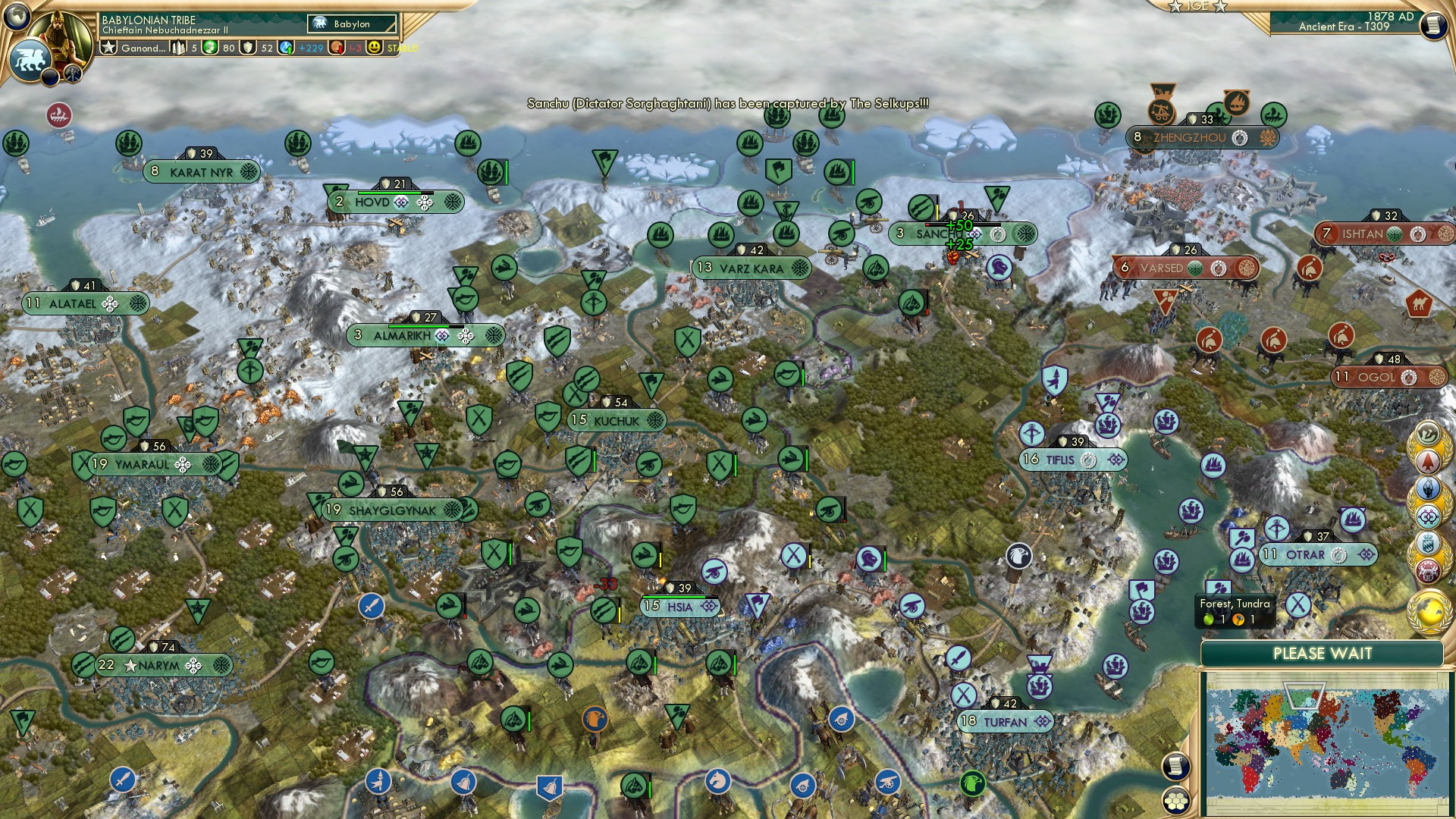This screenshot has width=1456, height=819.
Task: Open the Trade Route overview red icon
Action: click(1426, 570)
